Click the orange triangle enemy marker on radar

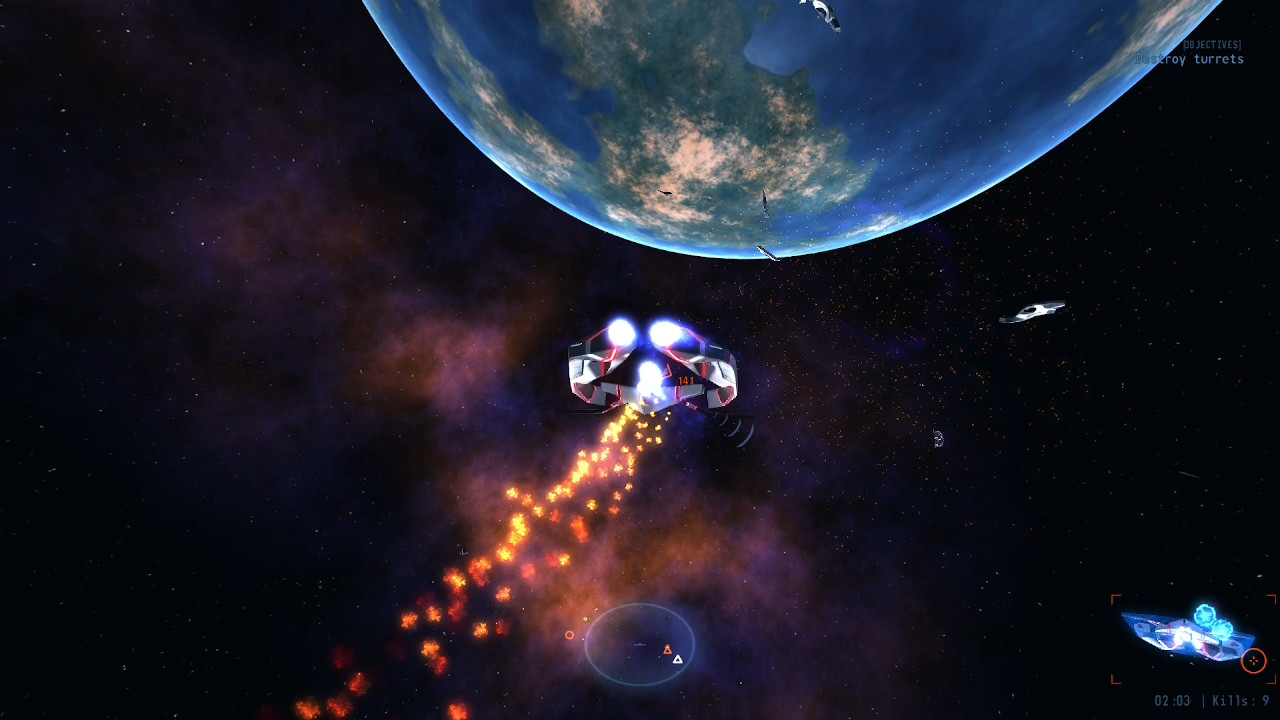coord(668,650)
